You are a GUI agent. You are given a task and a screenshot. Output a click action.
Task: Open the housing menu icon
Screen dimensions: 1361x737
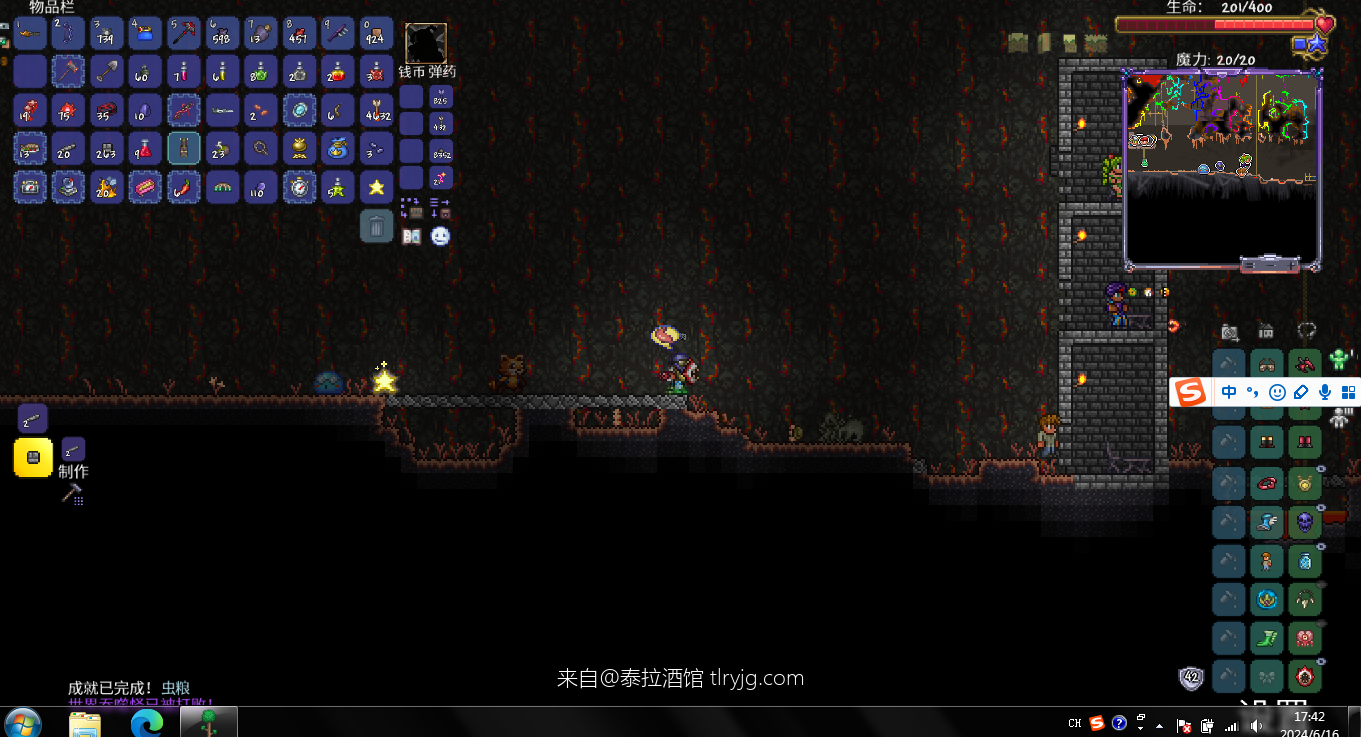[1266, 331]
